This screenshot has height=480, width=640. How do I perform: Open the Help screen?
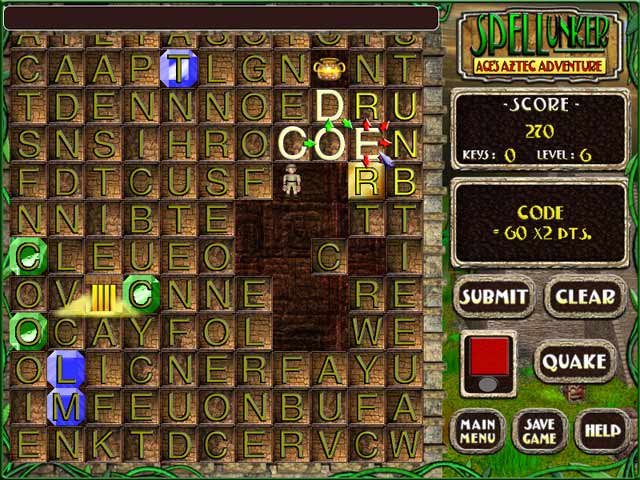point(604,431)
